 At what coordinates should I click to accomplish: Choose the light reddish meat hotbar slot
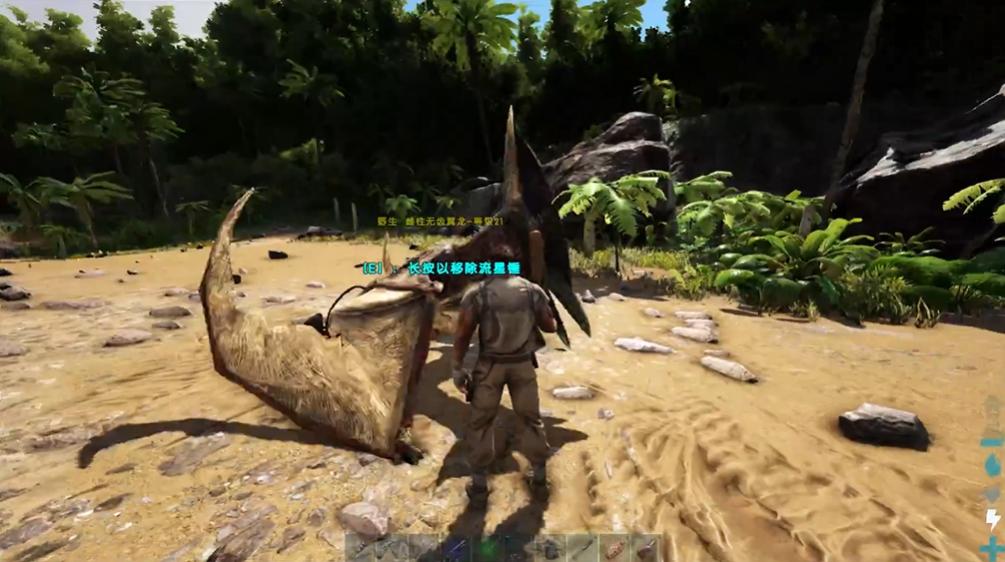613,549
